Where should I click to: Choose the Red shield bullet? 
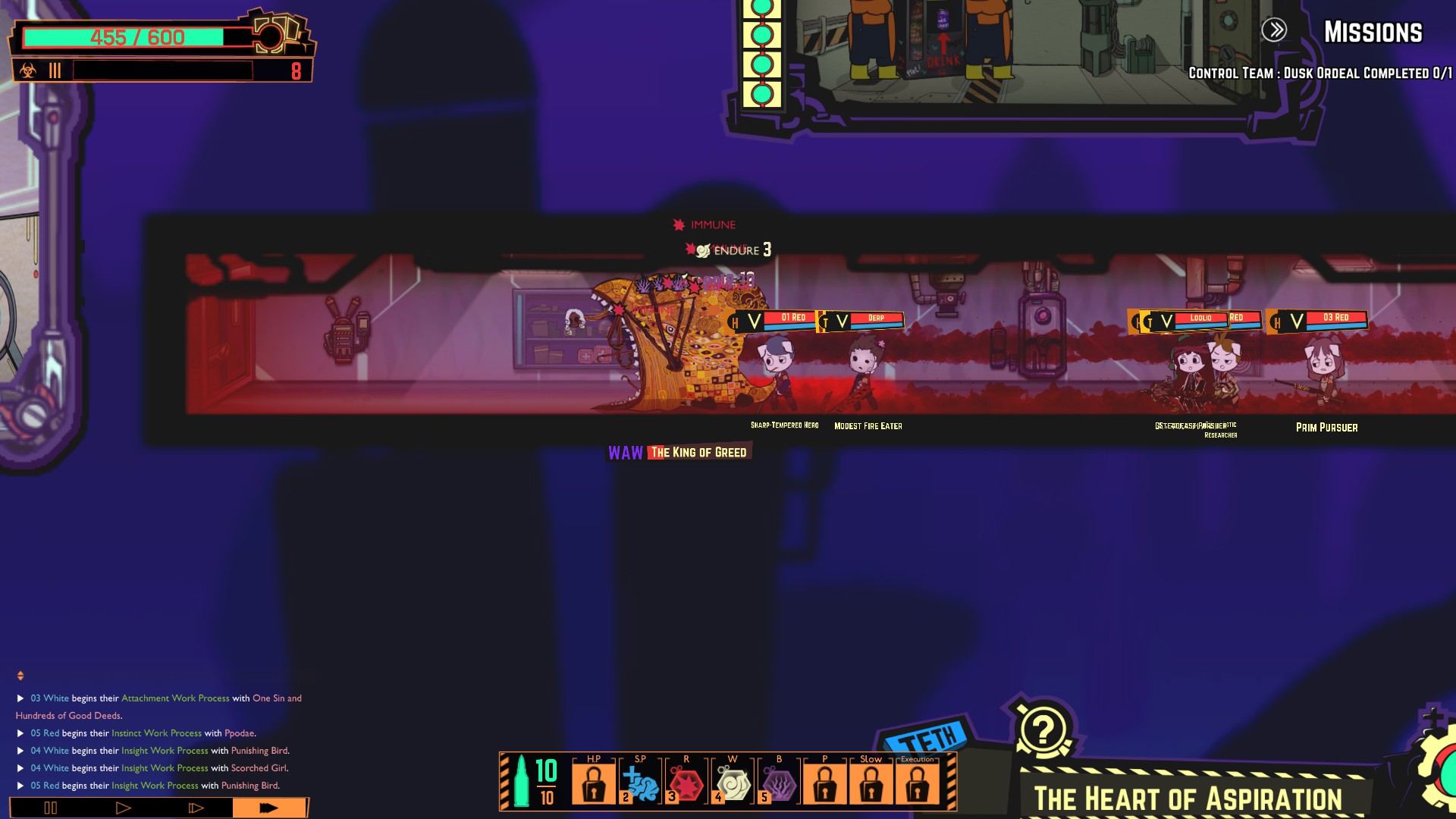point(687,783)
